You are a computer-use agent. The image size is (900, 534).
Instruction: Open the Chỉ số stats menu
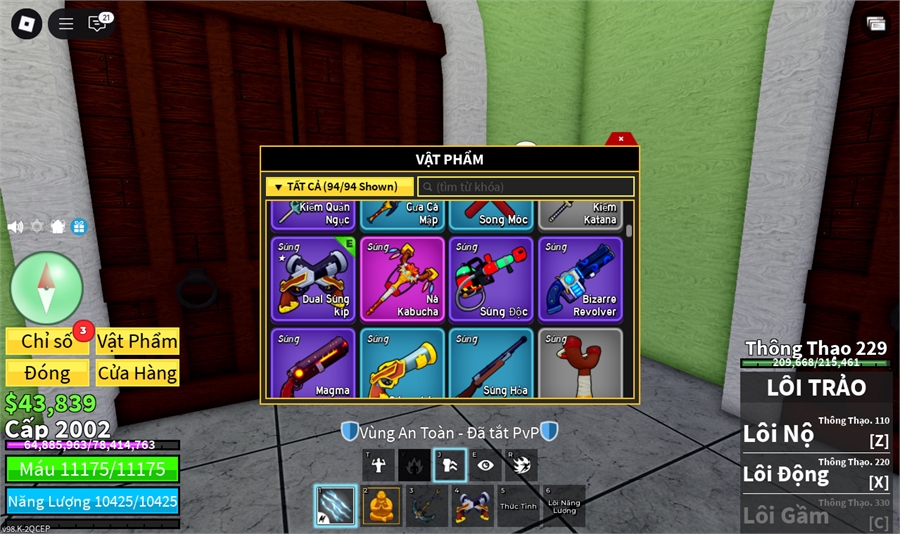[47, 341]
